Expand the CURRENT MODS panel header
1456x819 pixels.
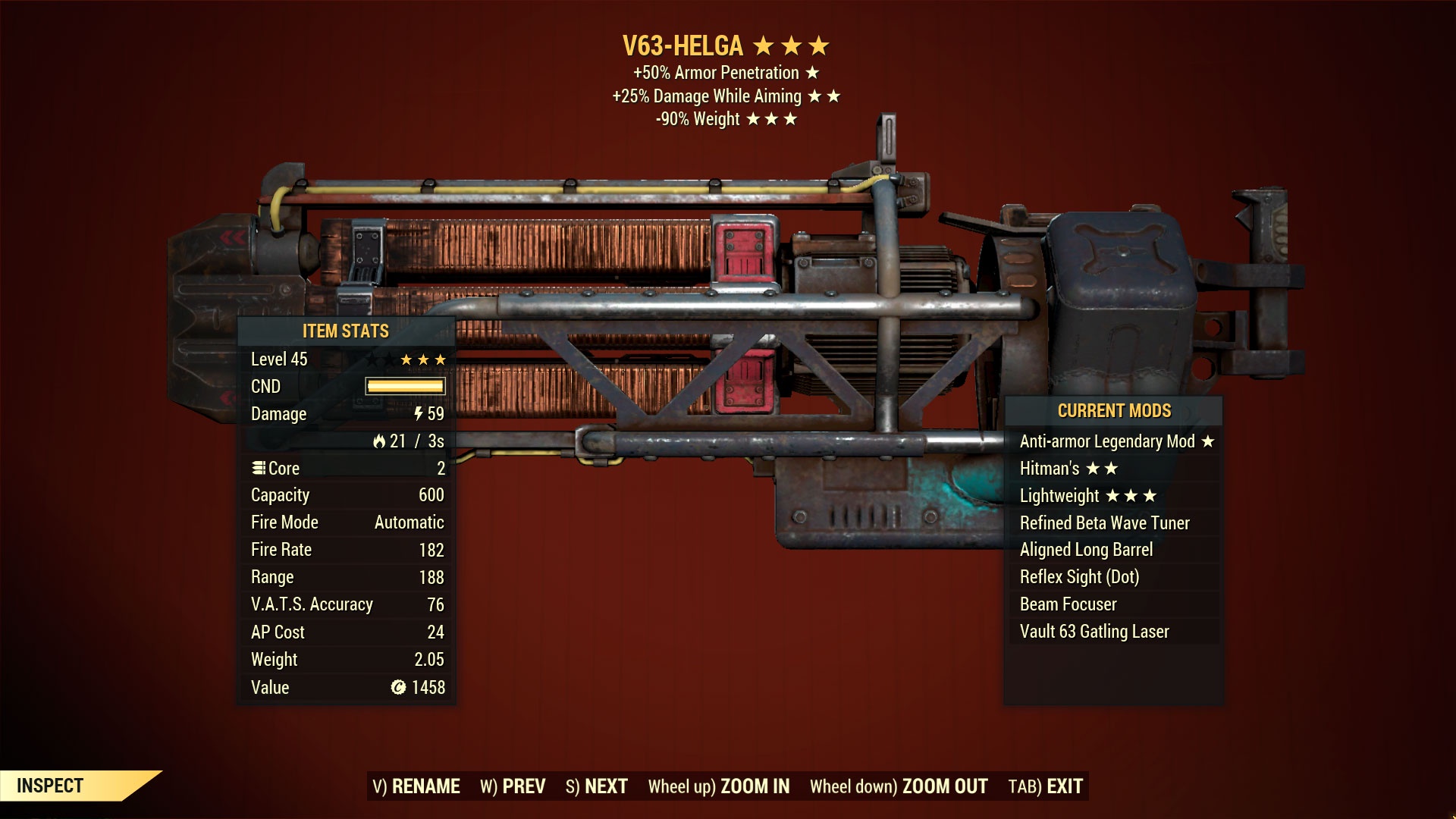pos(1115,410)
